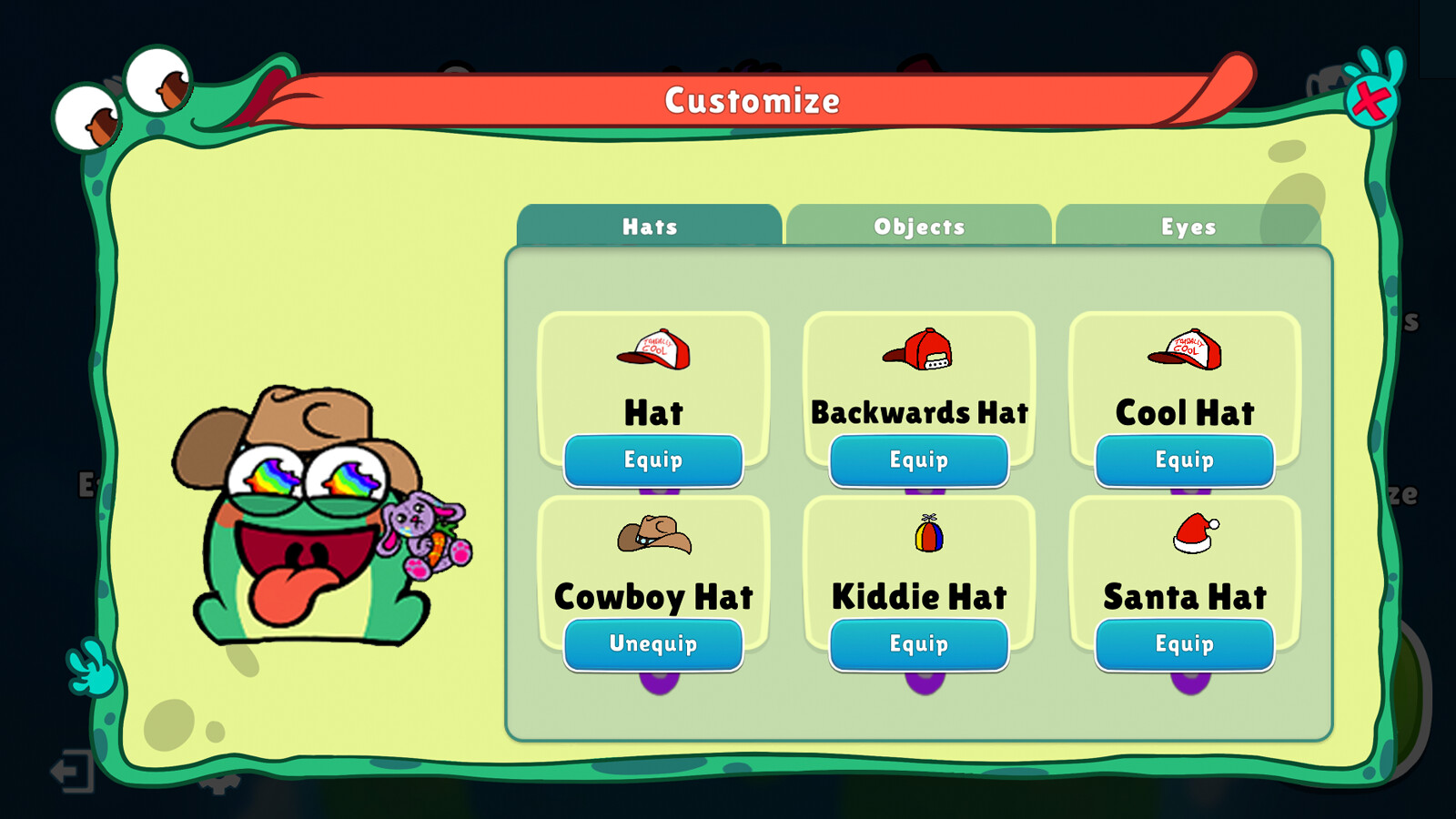Open the Eyes tab
Screen dimensions: 1456x819
[1188, 227]
